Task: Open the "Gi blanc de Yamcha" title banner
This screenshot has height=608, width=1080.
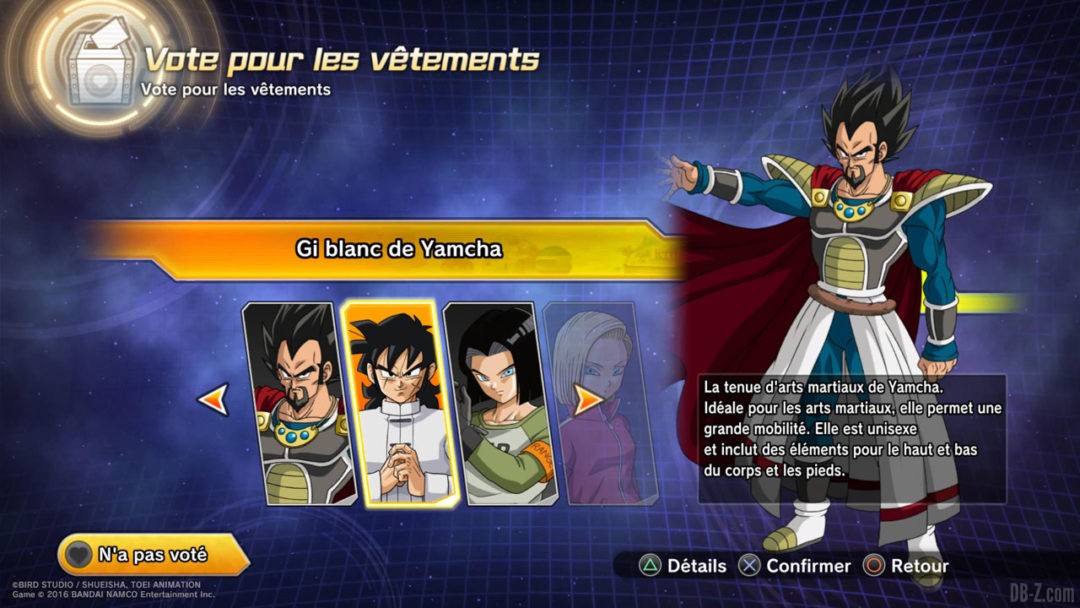Action: 400,249
